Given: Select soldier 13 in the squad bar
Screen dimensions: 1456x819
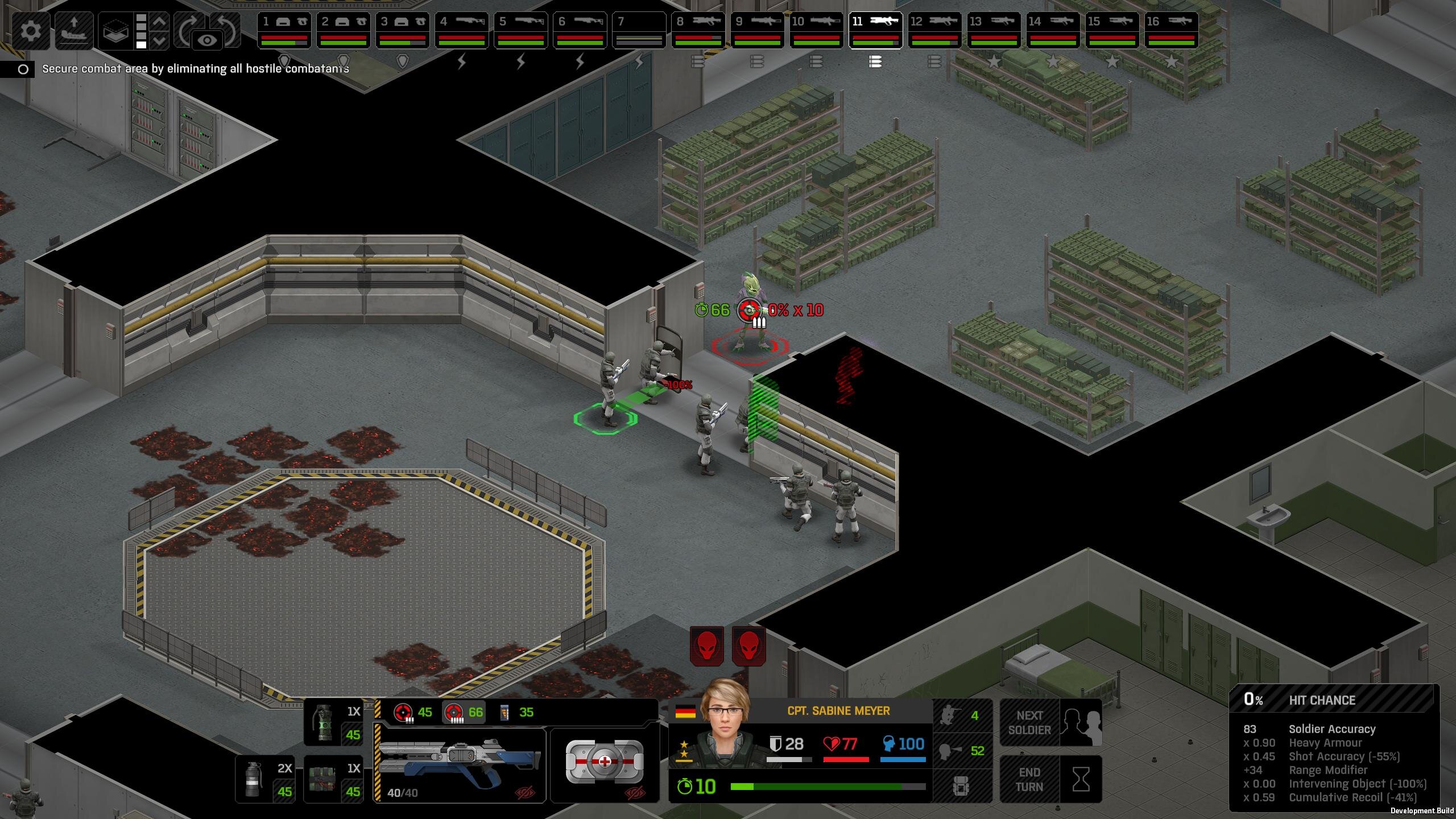Looking at the screenshot, I should 994,30.
